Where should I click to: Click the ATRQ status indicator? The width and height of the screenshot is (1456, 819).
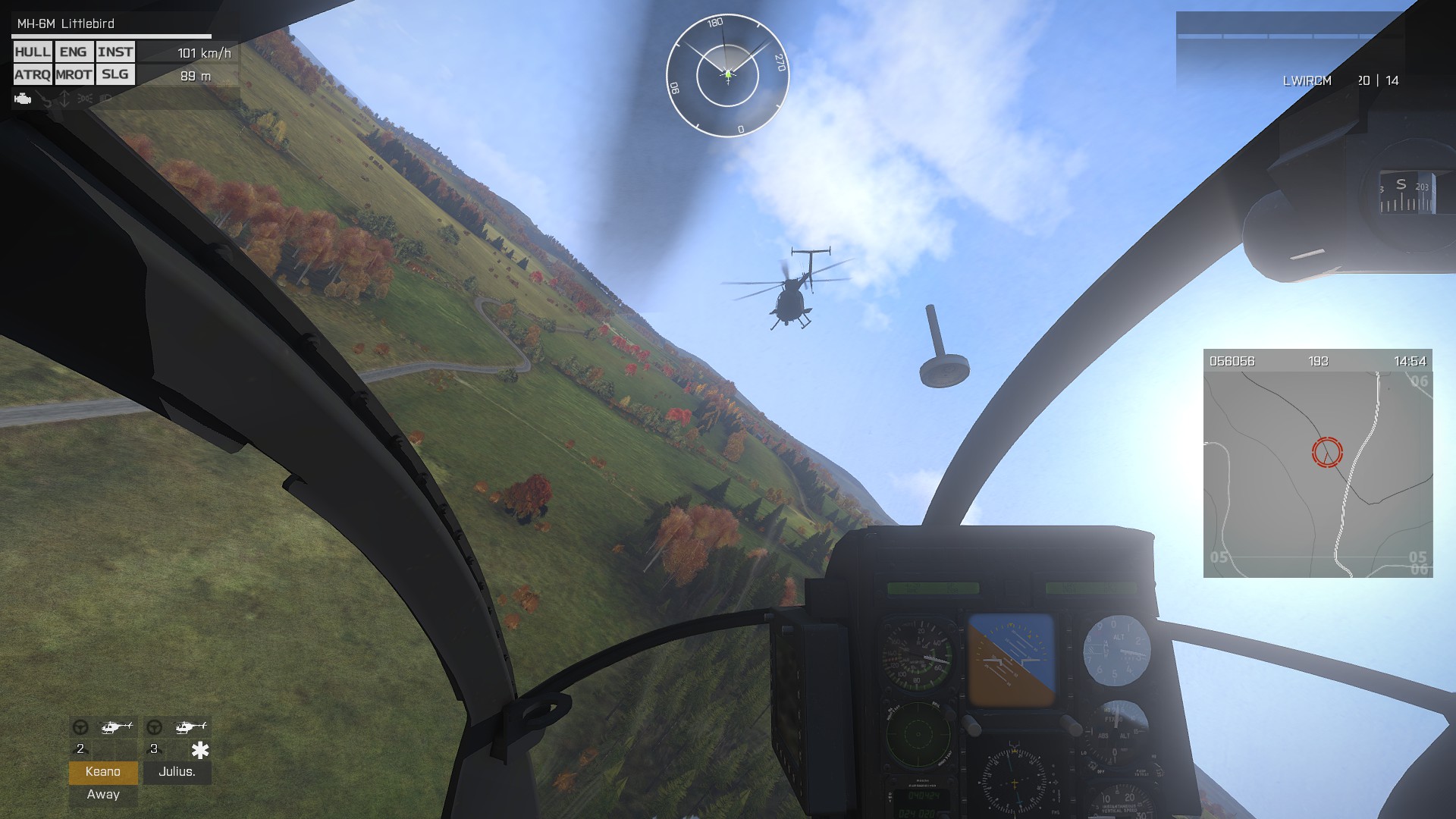(x=33, y=74)
